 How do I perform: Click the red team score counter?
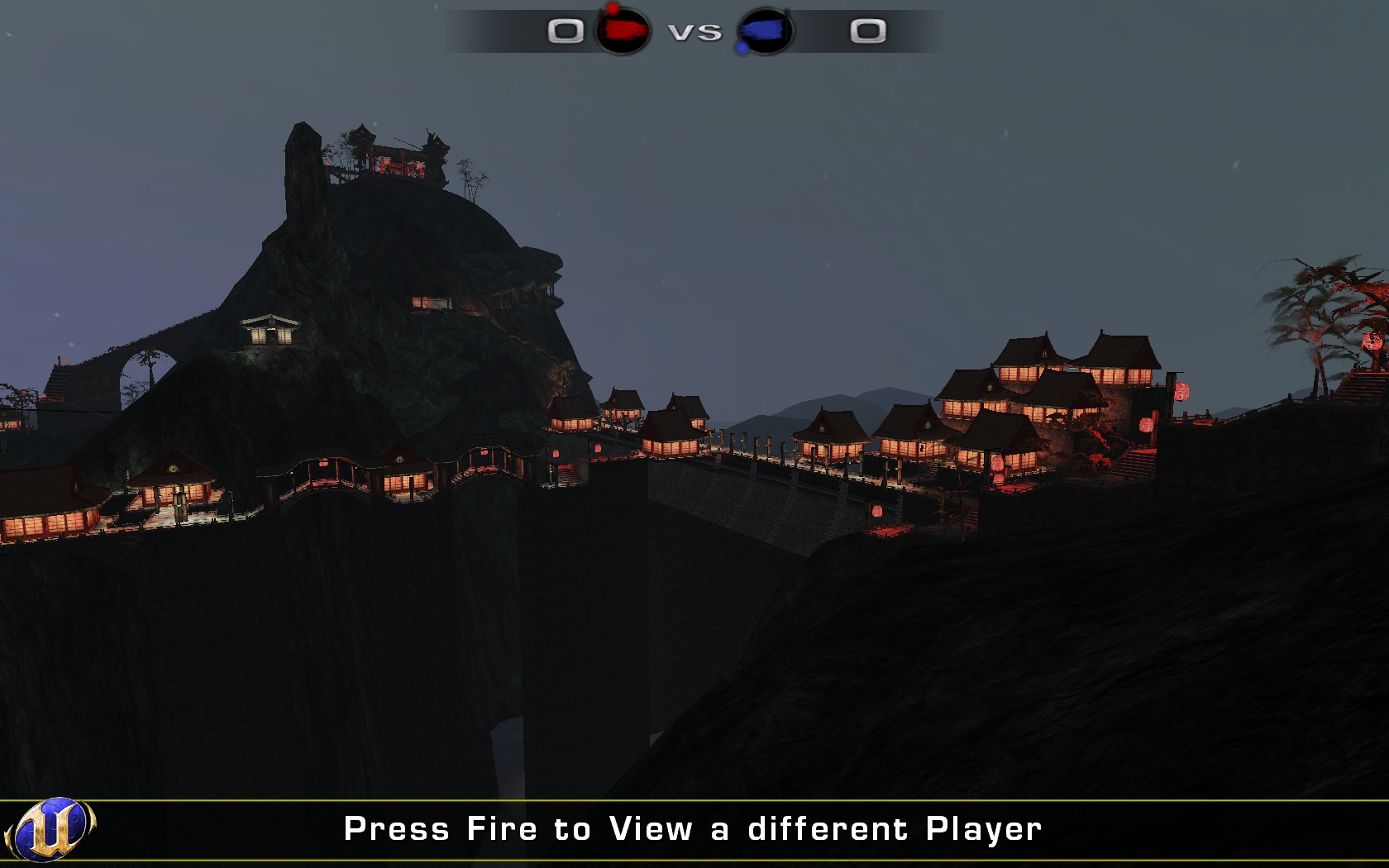[x=566, y=31]
